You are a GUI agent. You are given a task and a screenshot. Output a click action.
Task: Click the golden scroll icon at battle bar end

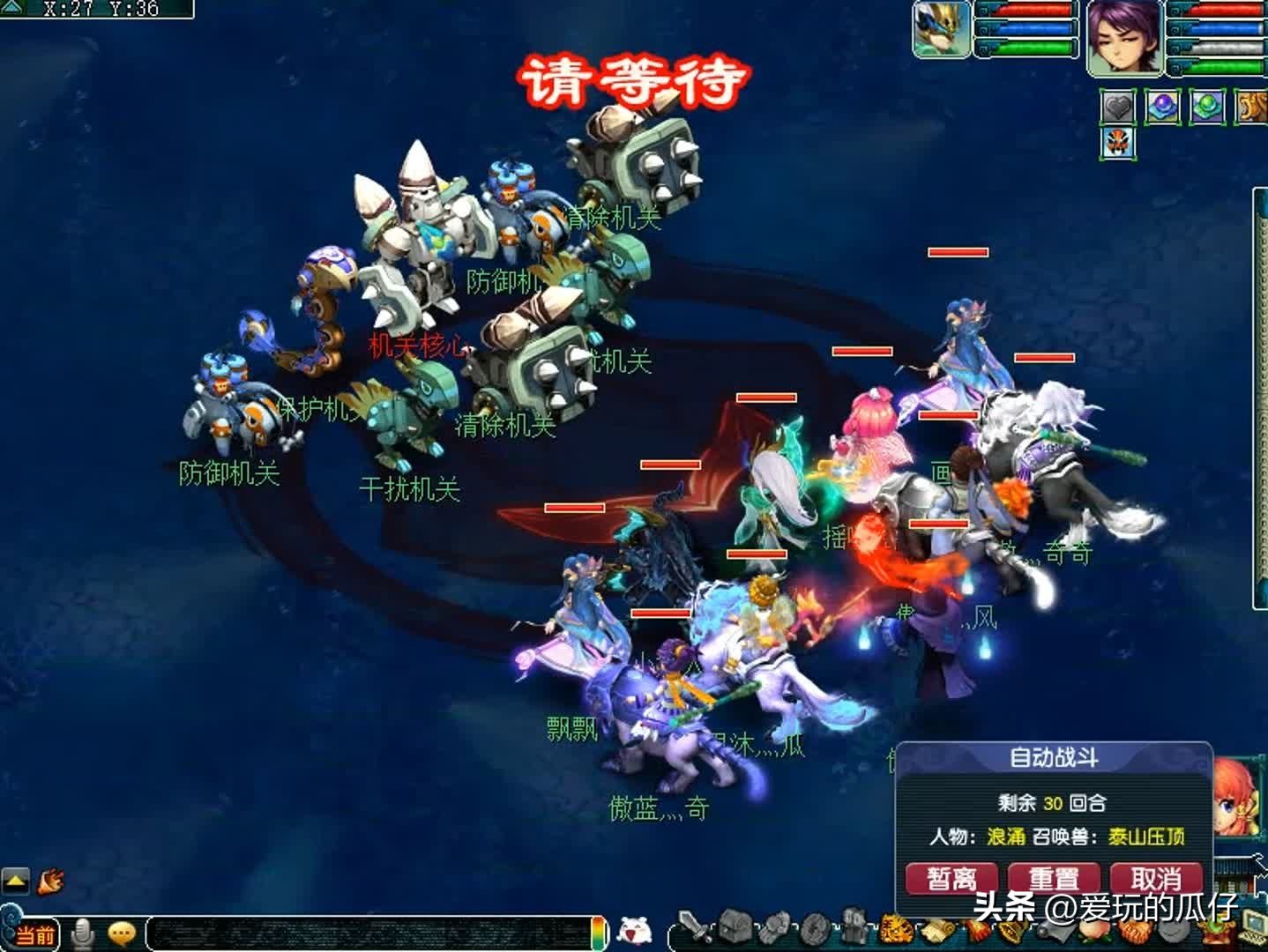point(937,931)
